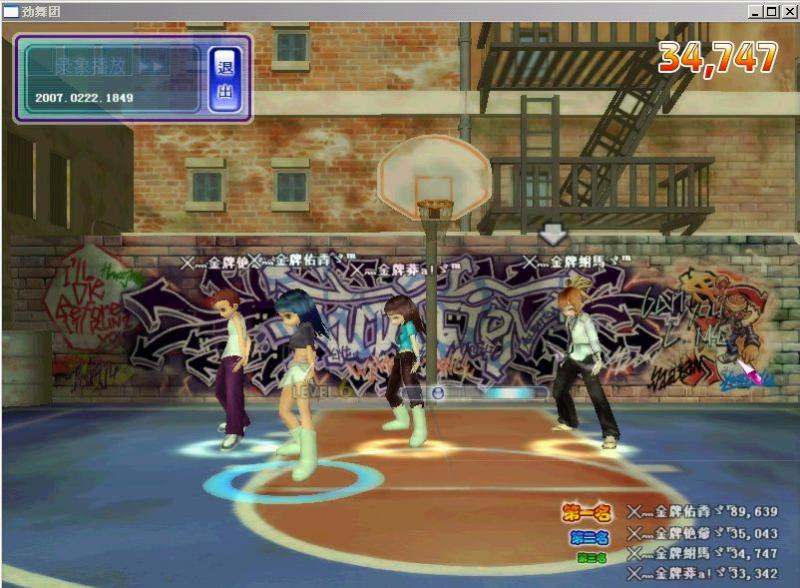
Task: Exit the replay with the 退出 button
Action: point(224,79)
